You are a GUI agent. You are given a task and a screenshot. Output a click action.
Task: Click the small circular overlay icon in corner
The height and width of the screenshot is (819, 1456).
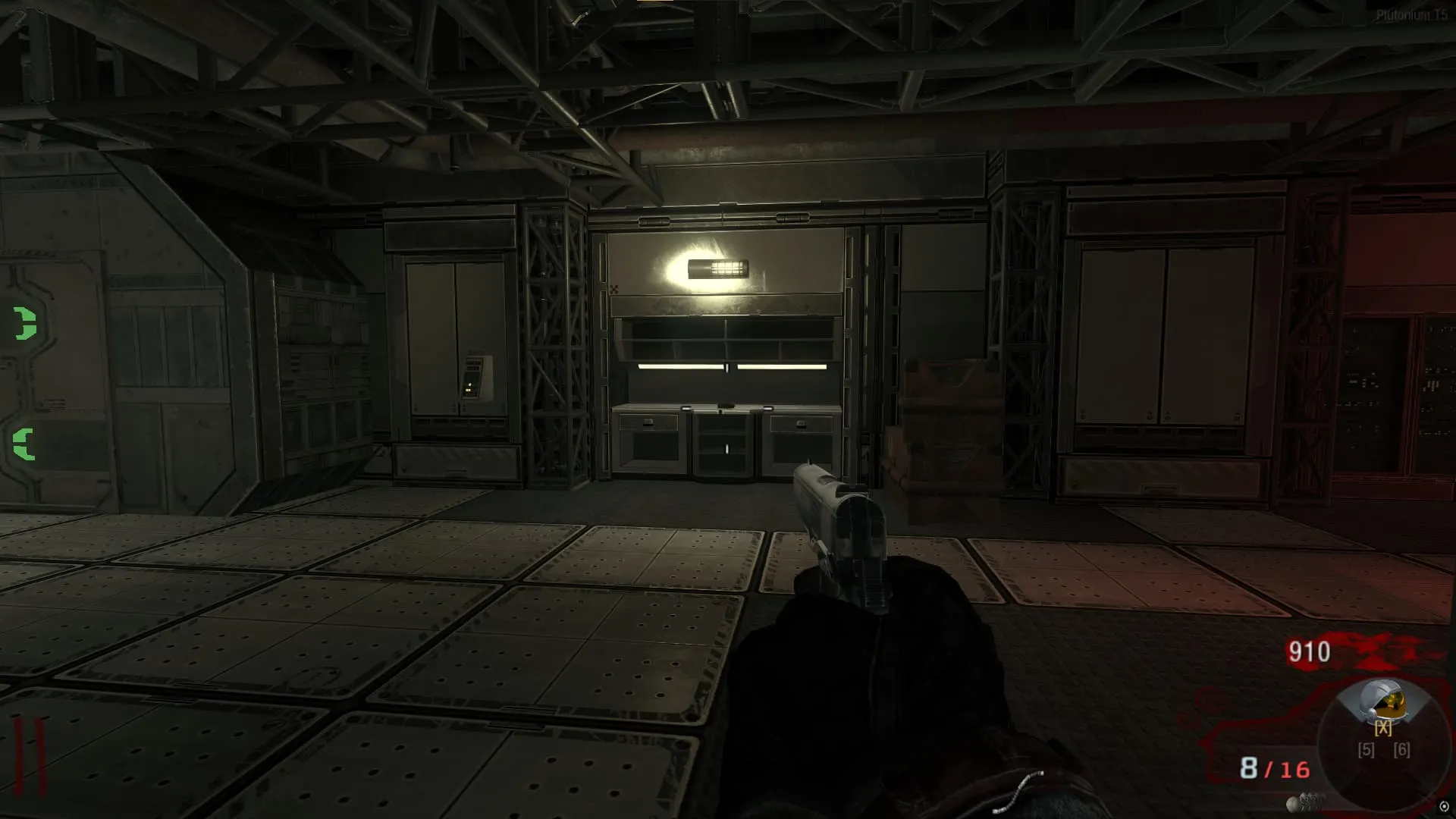(1444, 807)
